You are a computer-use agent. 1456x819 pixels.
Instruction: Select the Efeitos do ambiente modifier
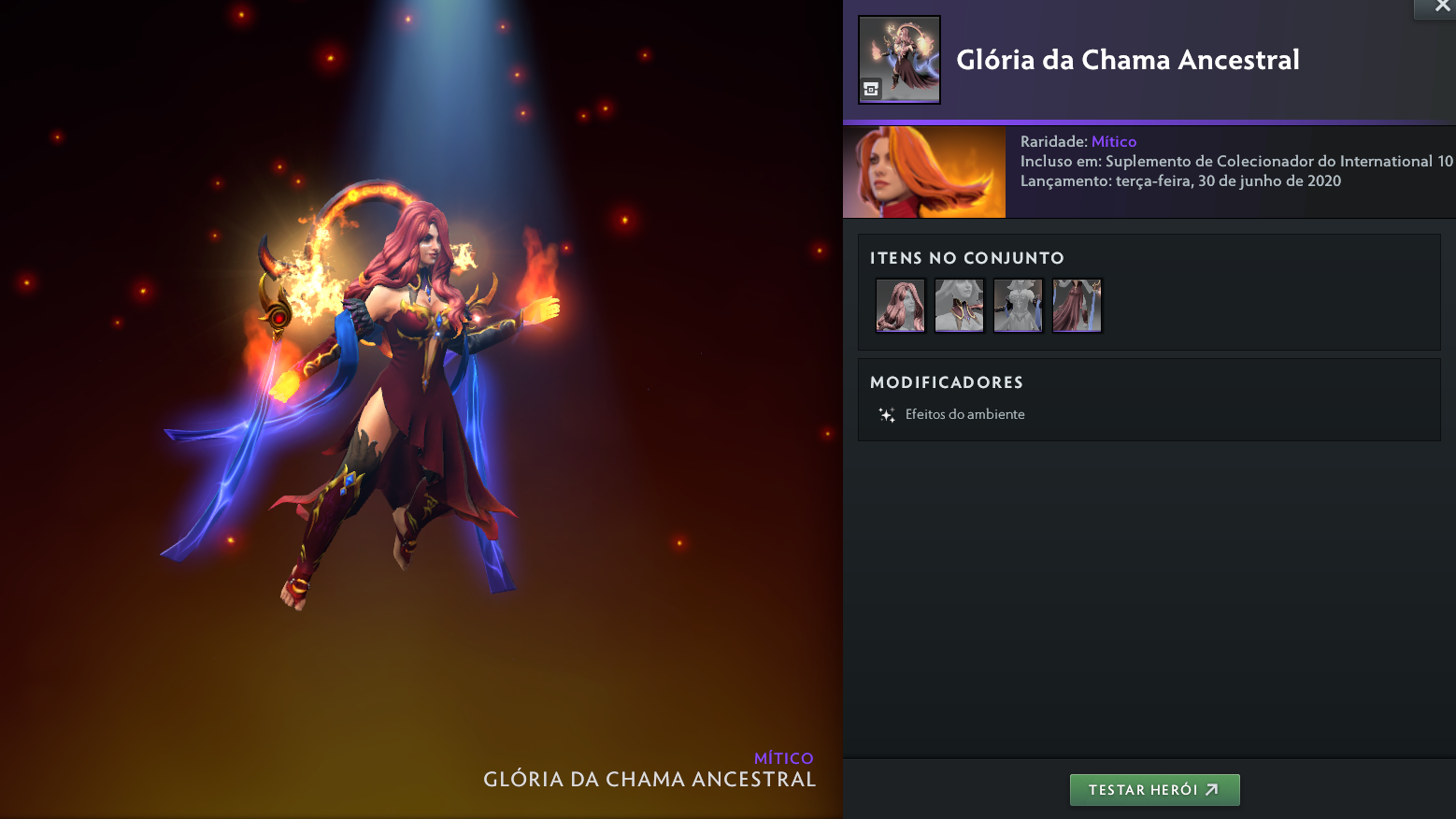tap(964, 414)
